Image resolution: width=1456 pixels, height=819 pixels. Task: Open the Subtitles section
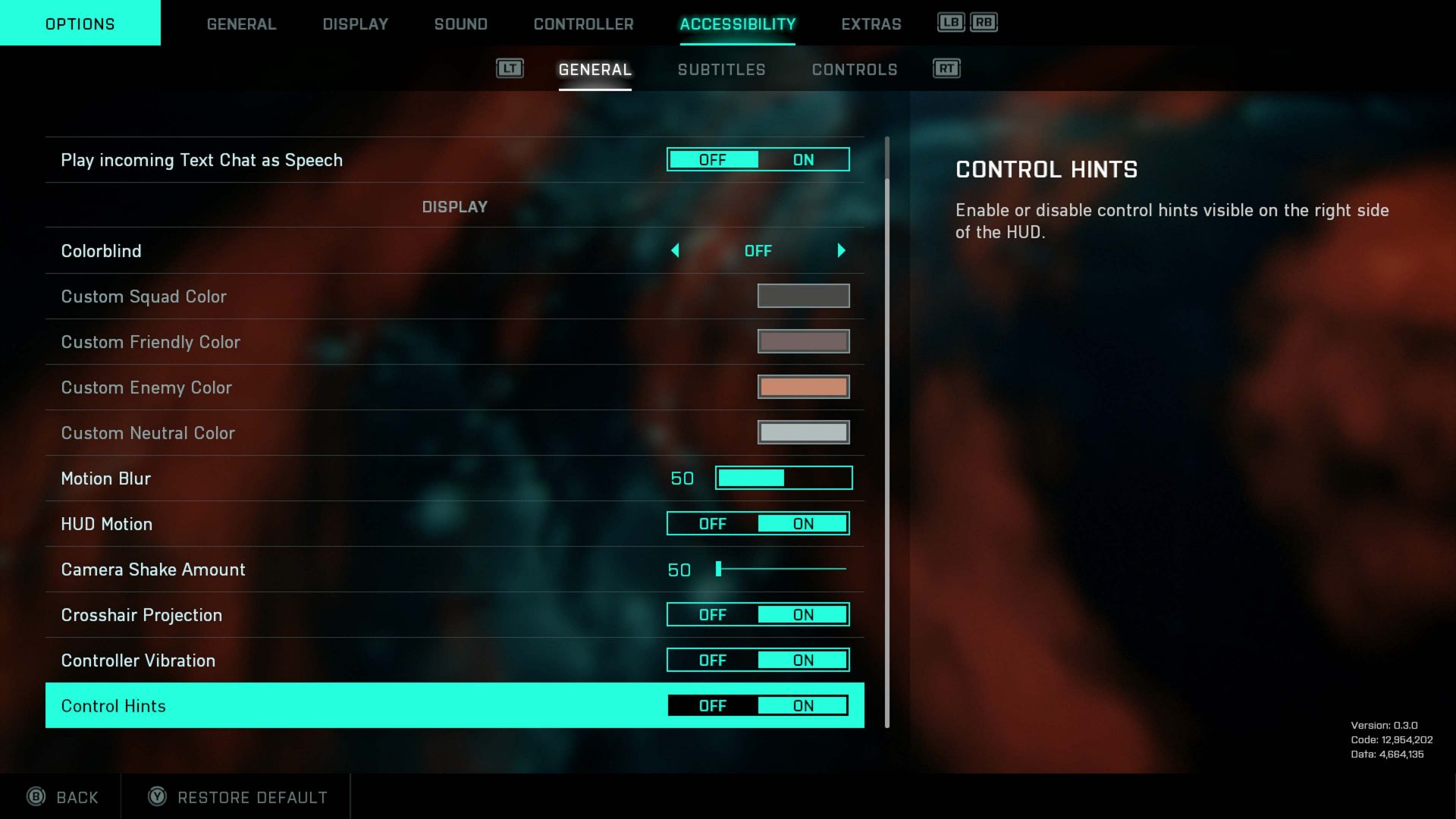[x=721, y=69]
